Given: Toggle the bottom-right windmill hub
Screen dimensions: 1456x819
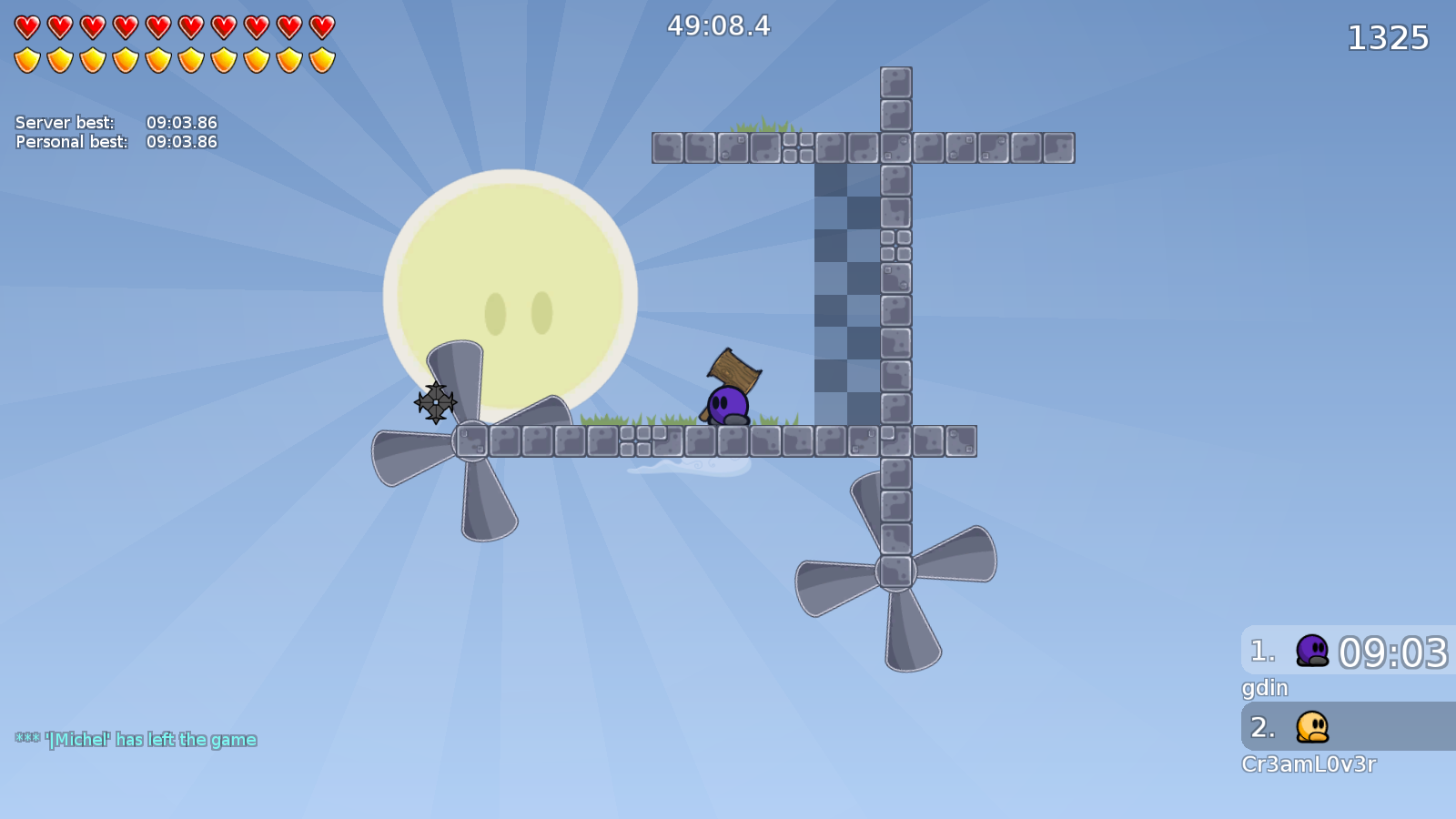Looking at the screenshot, I should 895,571.
